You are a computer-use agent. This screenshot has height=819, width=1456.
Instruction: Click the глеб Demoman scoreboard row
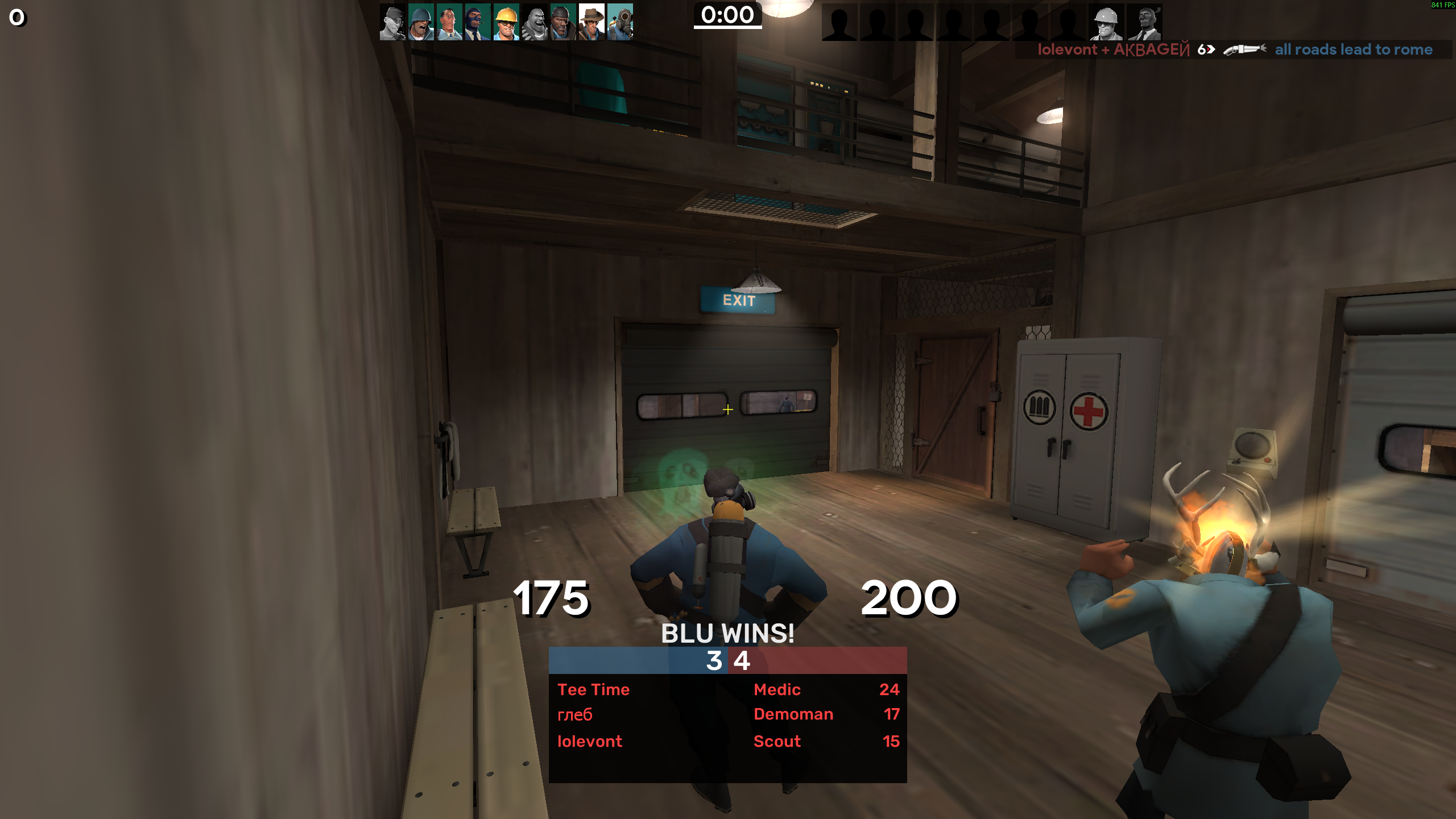[727, 714]
